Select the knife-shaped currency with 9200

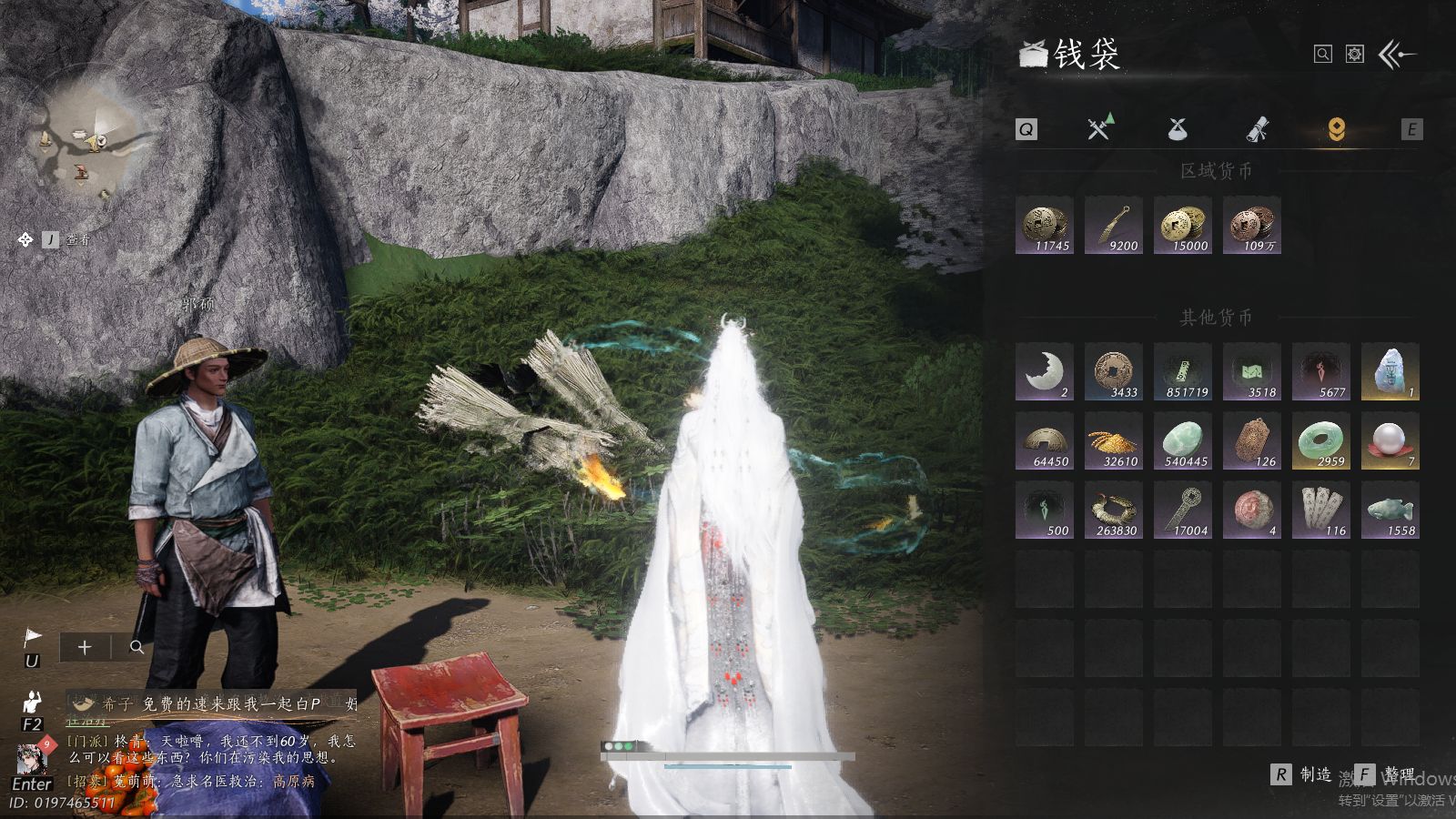(x=1113, y=225)
